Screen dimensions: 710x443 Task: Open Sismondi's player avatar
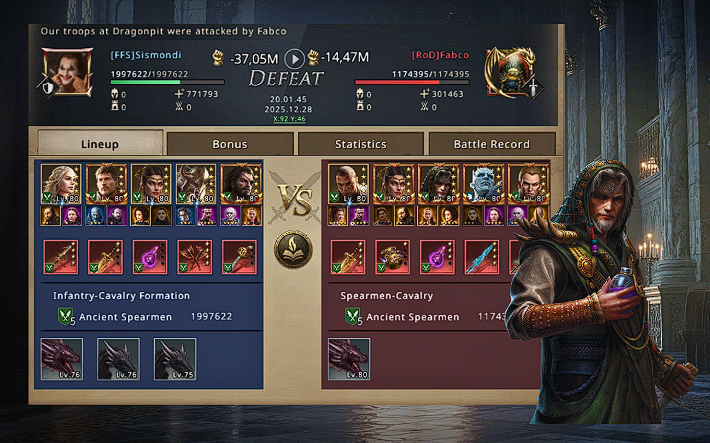click(66, 70)
